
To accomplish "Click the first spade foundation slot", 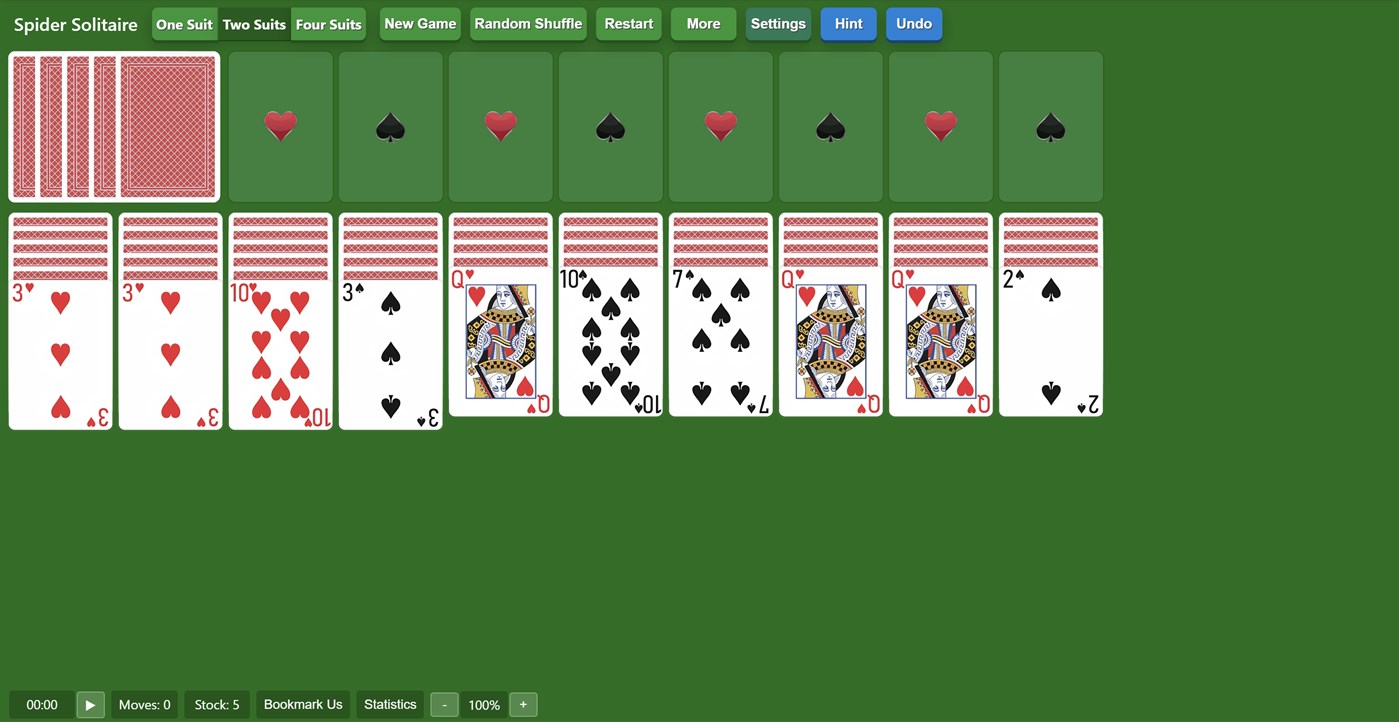I will click(390, 126).
